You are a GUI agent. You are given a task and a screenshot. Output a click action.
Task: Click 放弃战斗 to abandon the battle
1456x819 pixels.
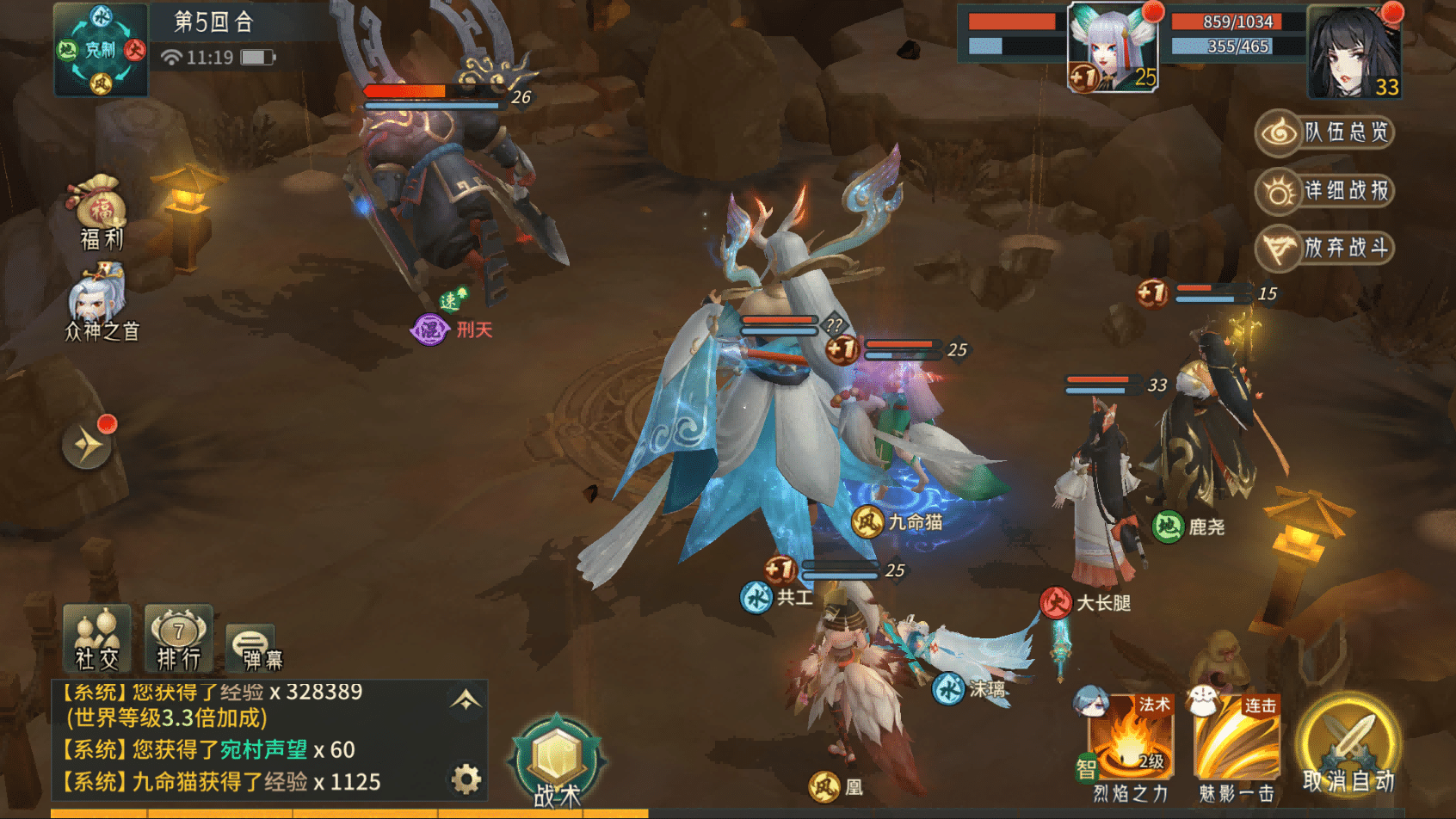pyautogui.click(x=1324, y=249)
